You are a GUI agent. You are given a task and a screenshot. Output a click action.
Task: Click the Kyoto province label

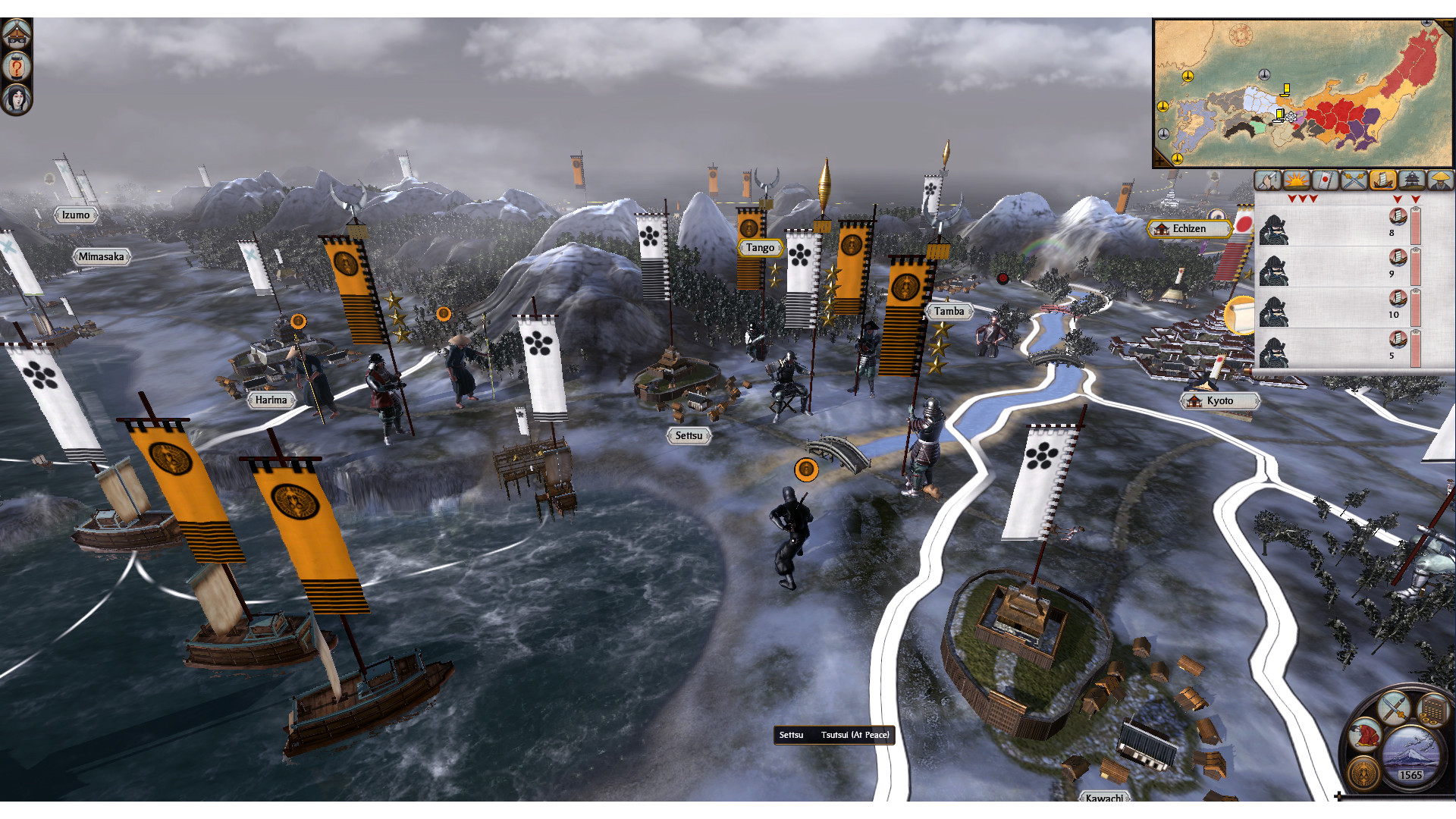[x=1219, y=401]
